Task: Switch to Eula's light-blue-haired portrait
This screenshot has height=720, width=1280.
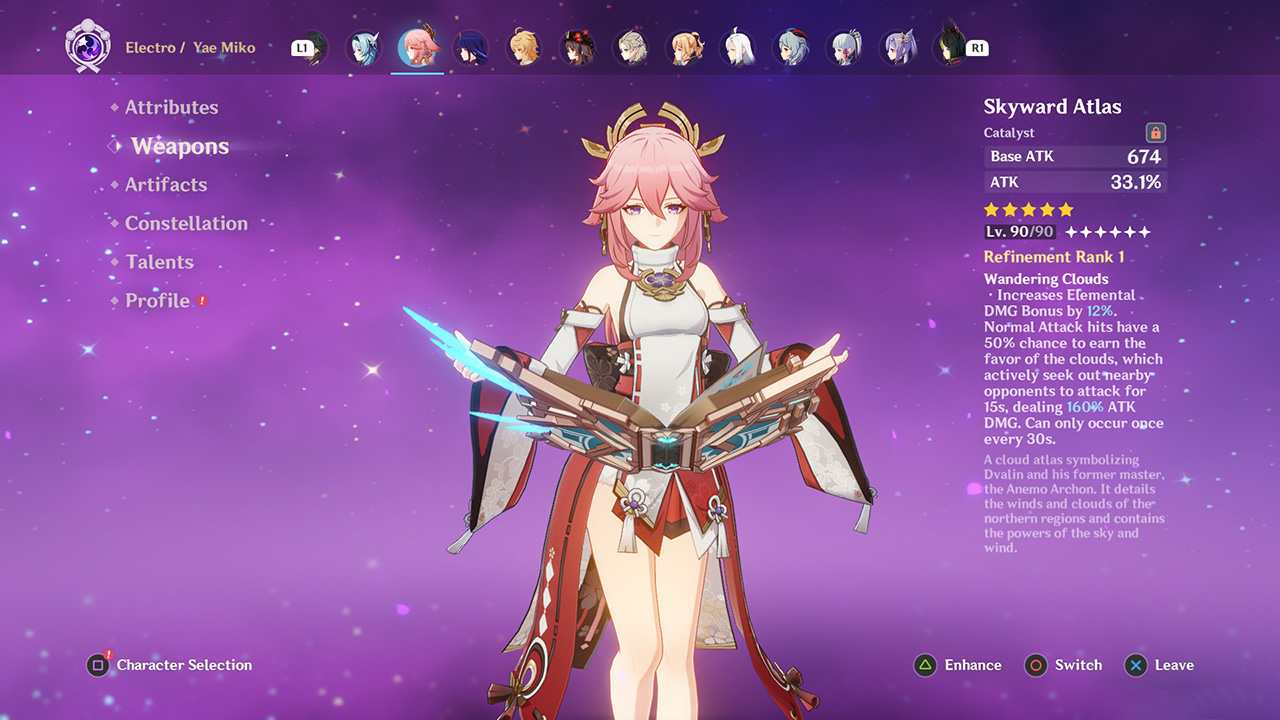Action: click(x=364, y=48)
